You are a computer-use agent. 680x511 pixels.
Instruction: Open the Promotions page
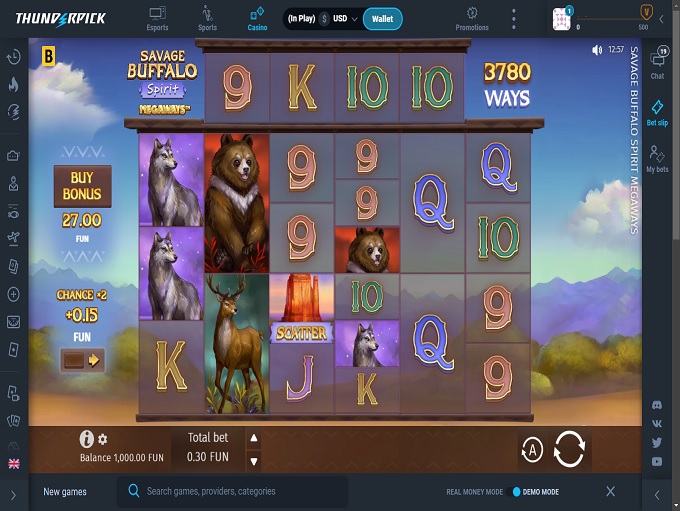click(472, 18)
